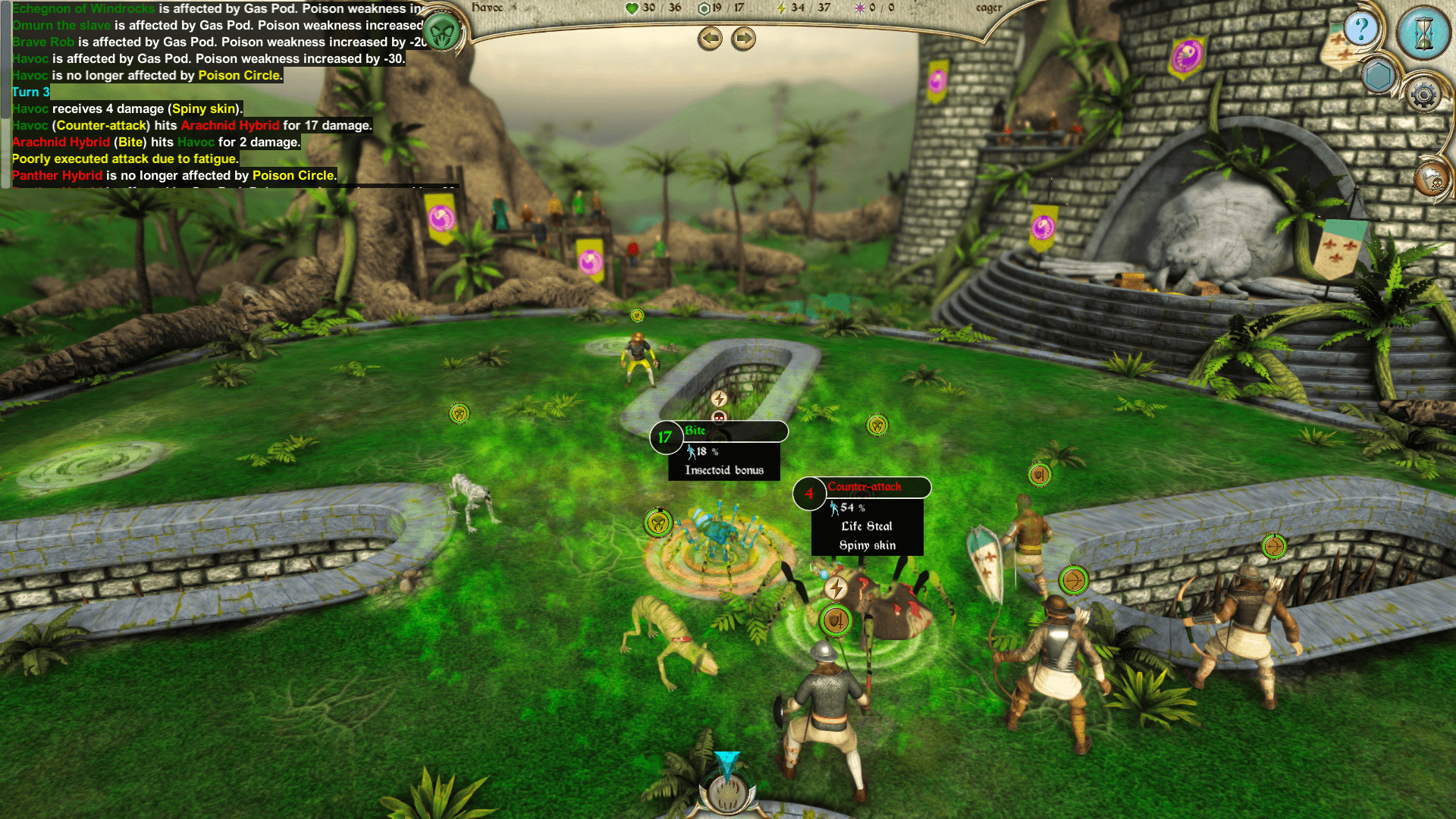Toggle the hexagon grid overlay button

[x=1378, y=76]
